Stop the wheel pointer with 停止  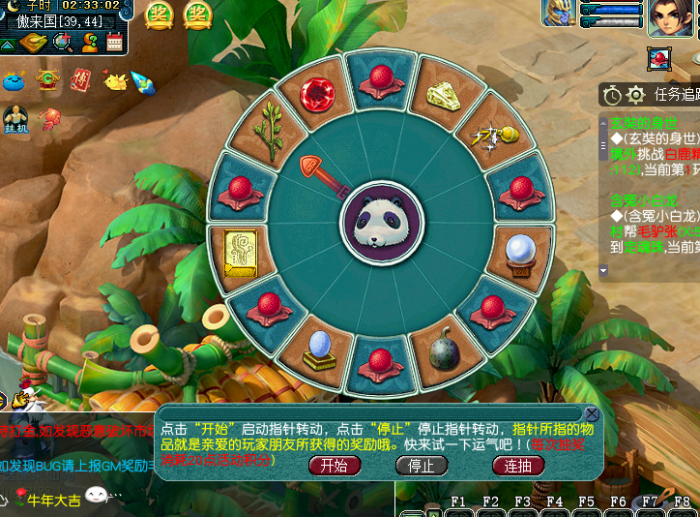click(x=421, y=465)
